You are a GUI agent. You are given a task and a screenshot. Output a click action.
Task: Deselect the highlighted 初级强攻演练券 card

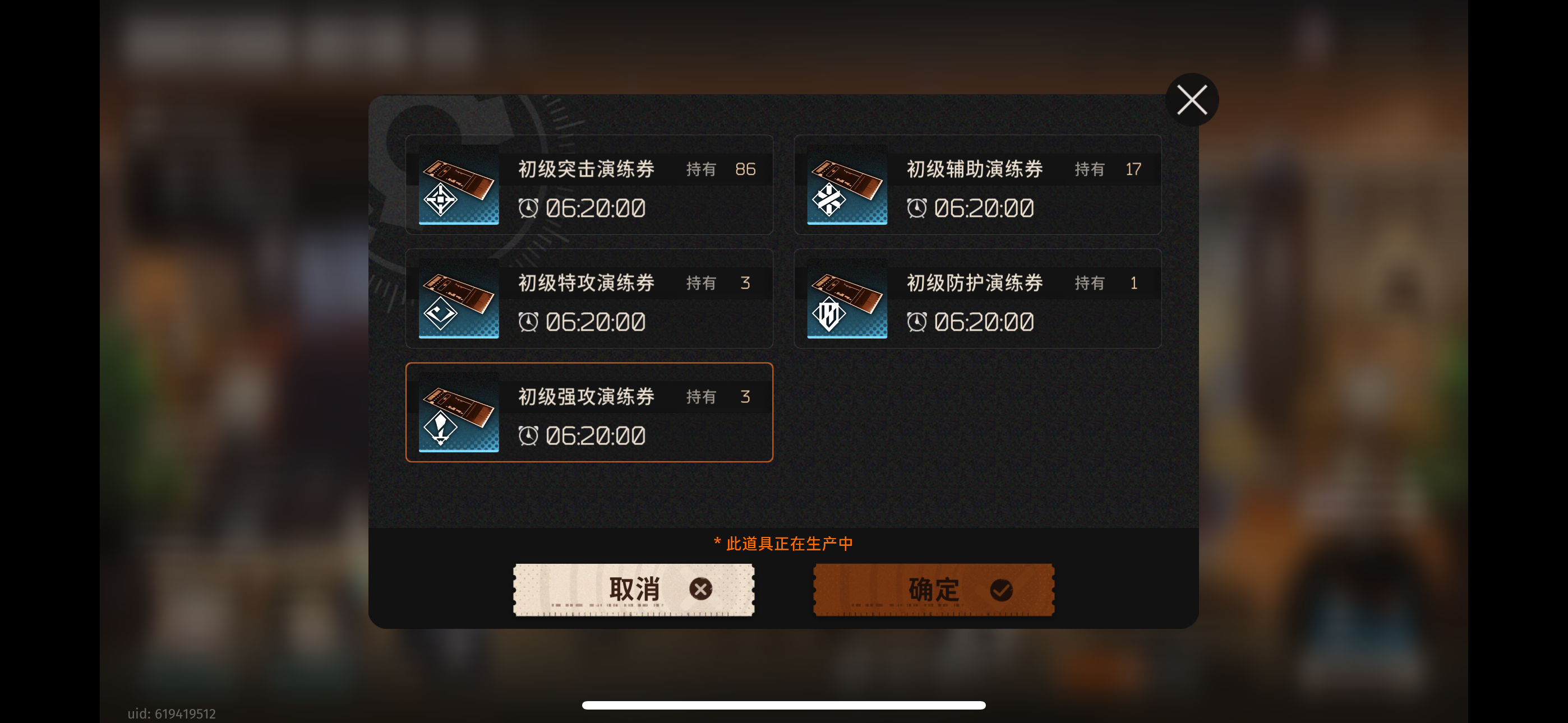589,413
